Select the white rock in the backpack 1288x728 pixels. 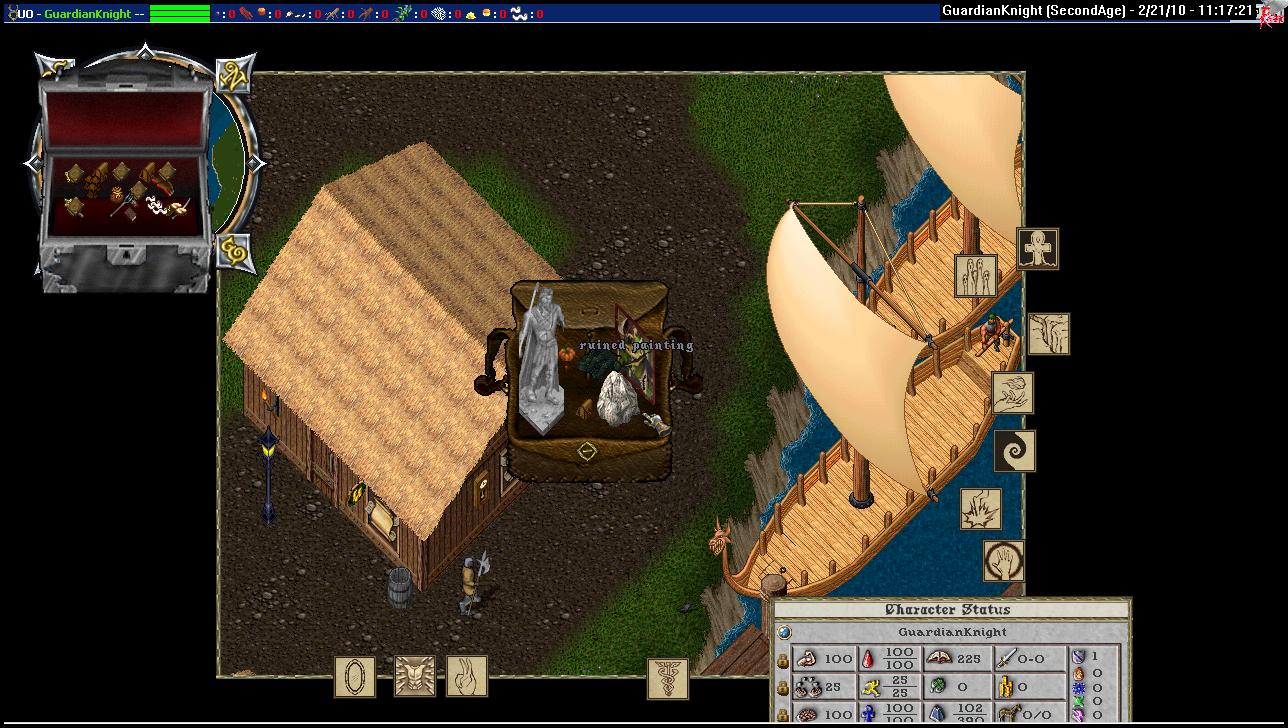(x=618, y=400)
